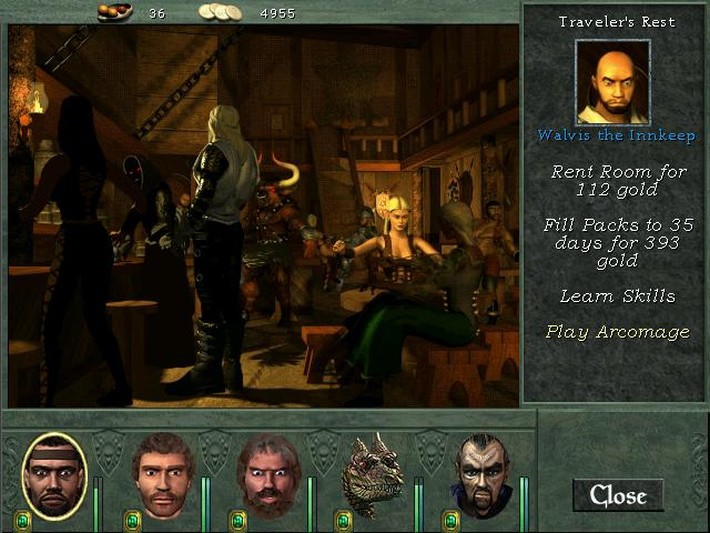Viewport: 710px width, 533px height.
Task: Close the Traveler's Rest screen
Action: click(x=616, y=494)
